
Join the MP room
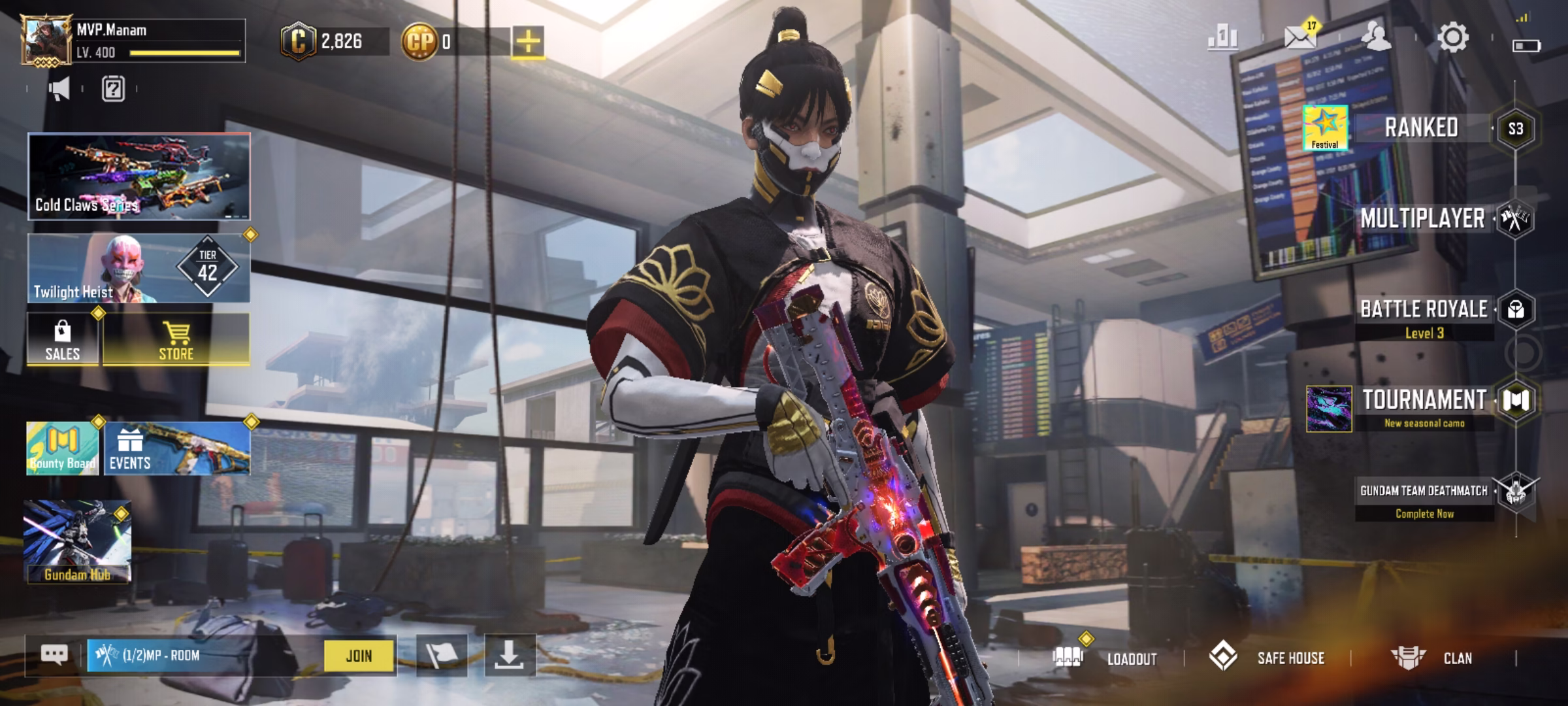(x=359, y=656)
